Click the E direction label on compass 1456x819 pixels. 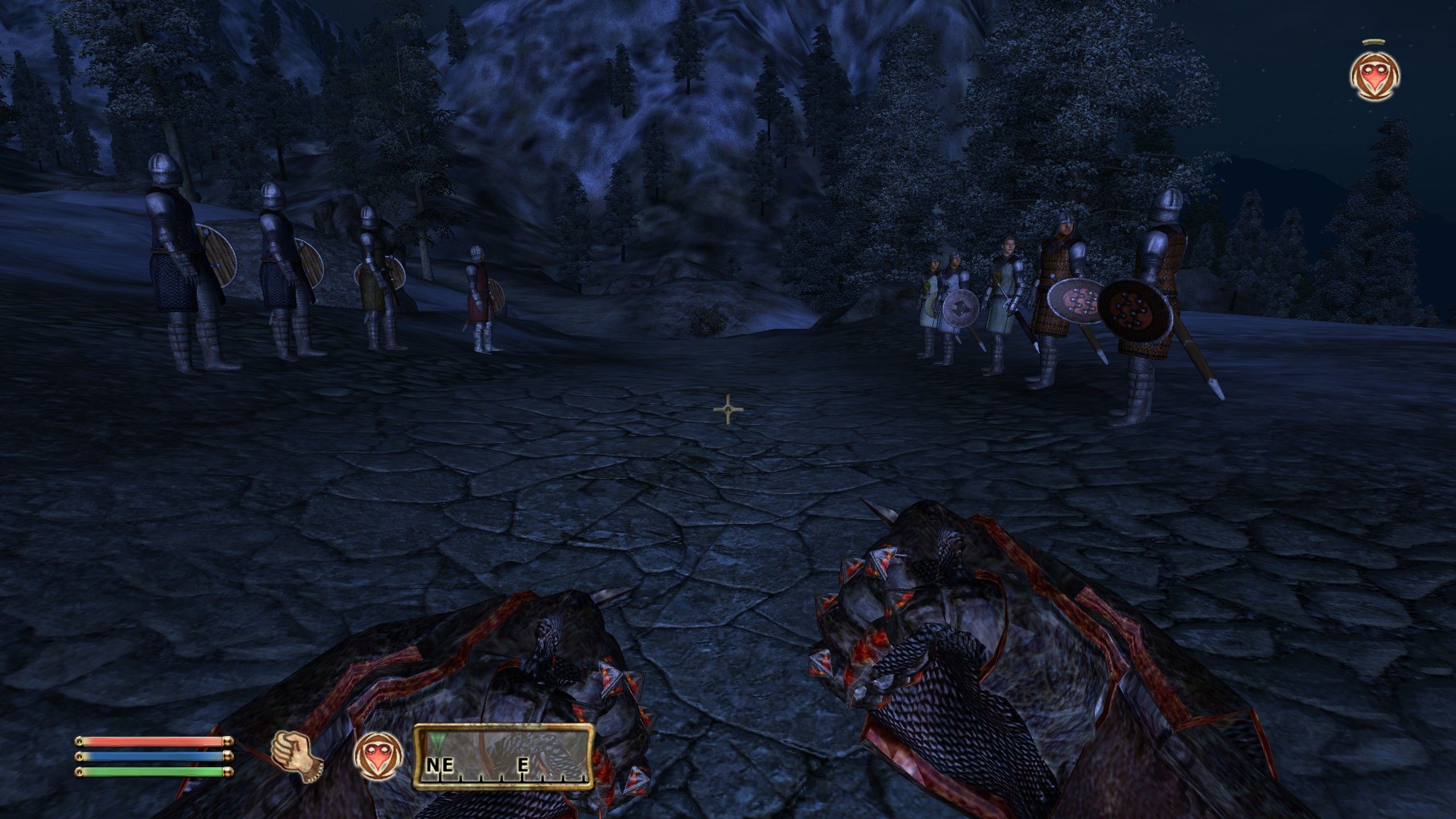pyautogui.click(x=522, y=765)
